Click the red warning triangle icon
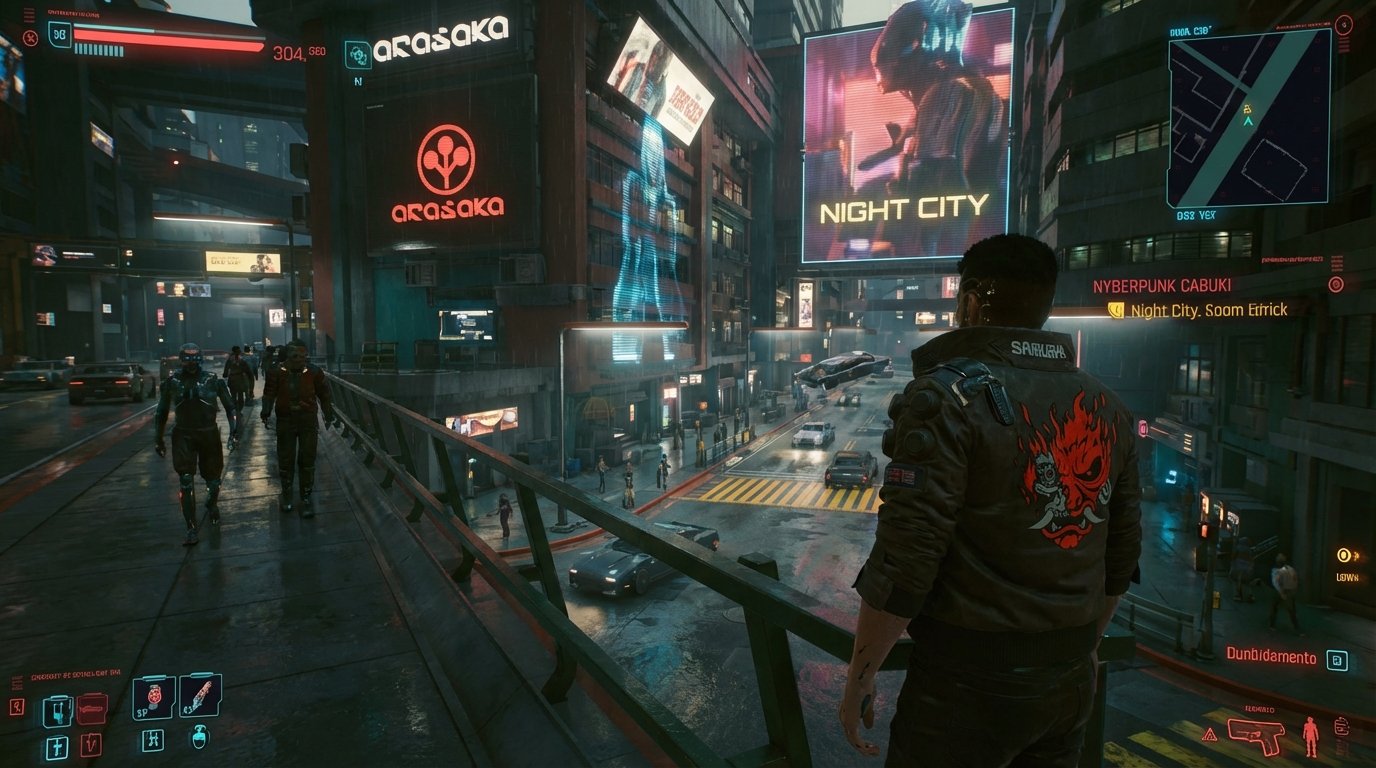This screenshot has height=768, width=1376. click(1209, 735)
